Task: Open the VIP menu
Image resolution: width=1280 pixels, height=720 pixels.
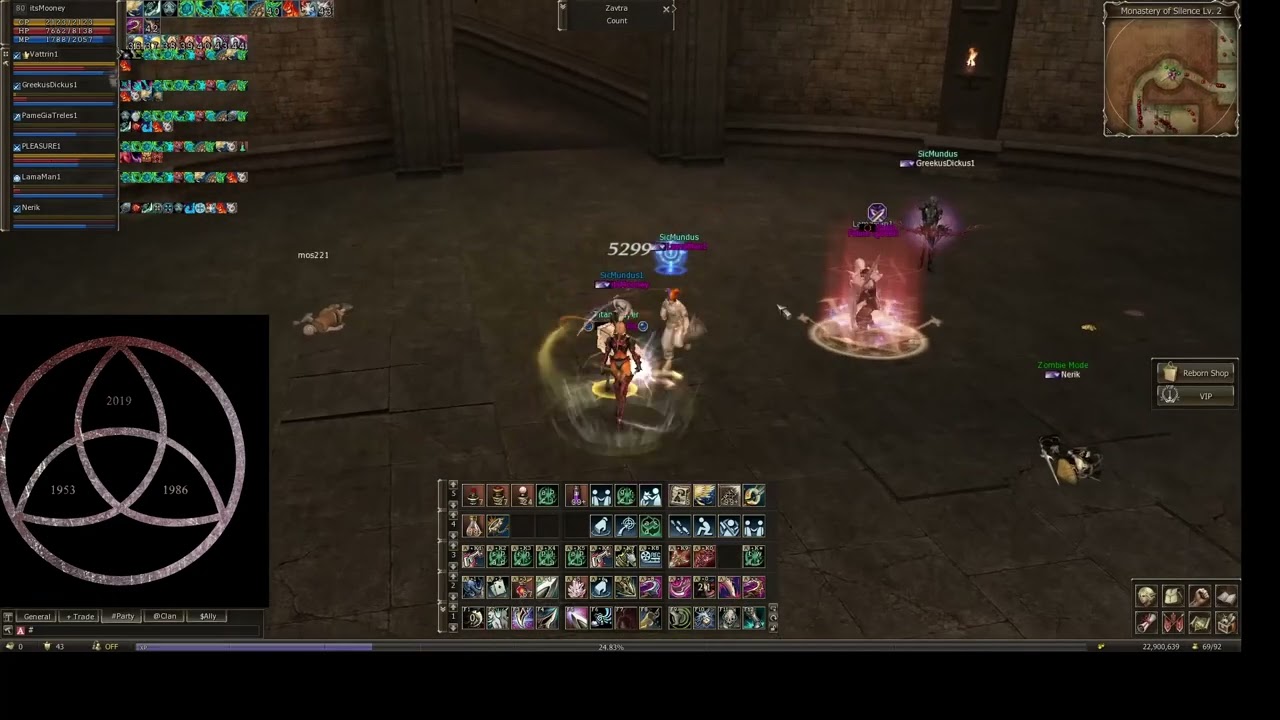Action: pyautogui.click(x=1196, y=396)
